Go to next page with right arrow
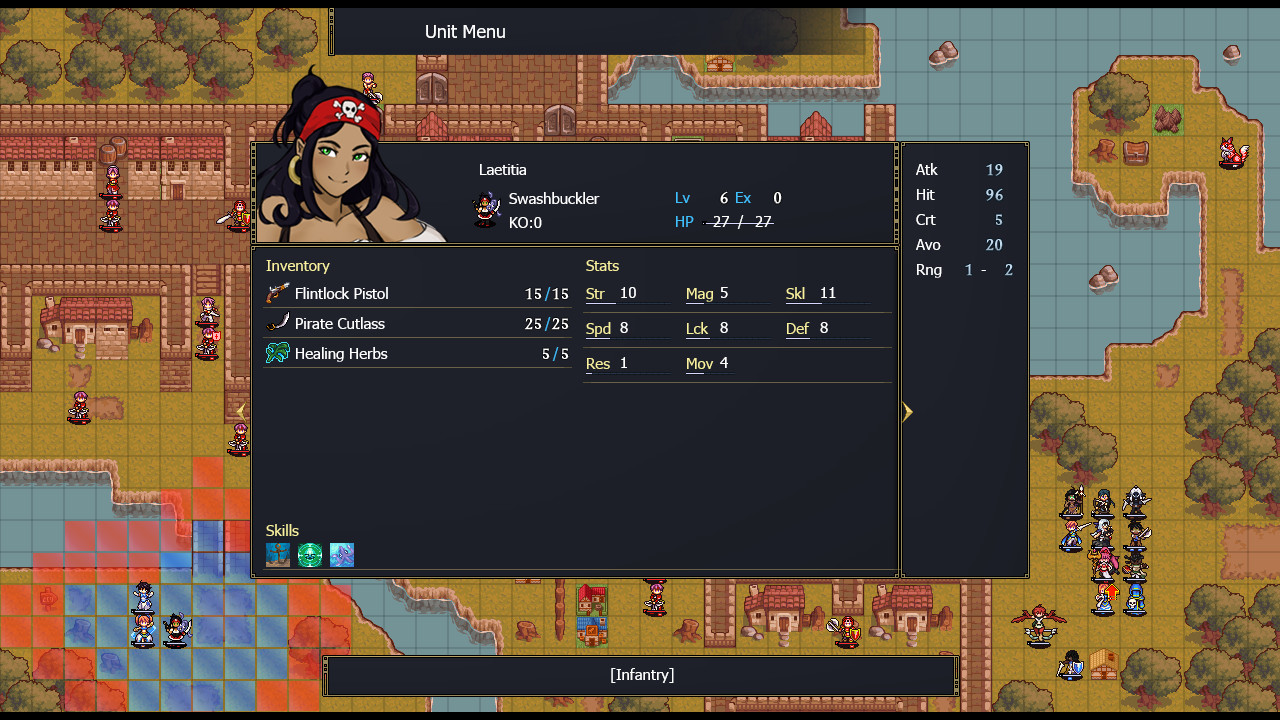Image resolution: width=1280 pixels, height=720 pixels. click(907, 412)
